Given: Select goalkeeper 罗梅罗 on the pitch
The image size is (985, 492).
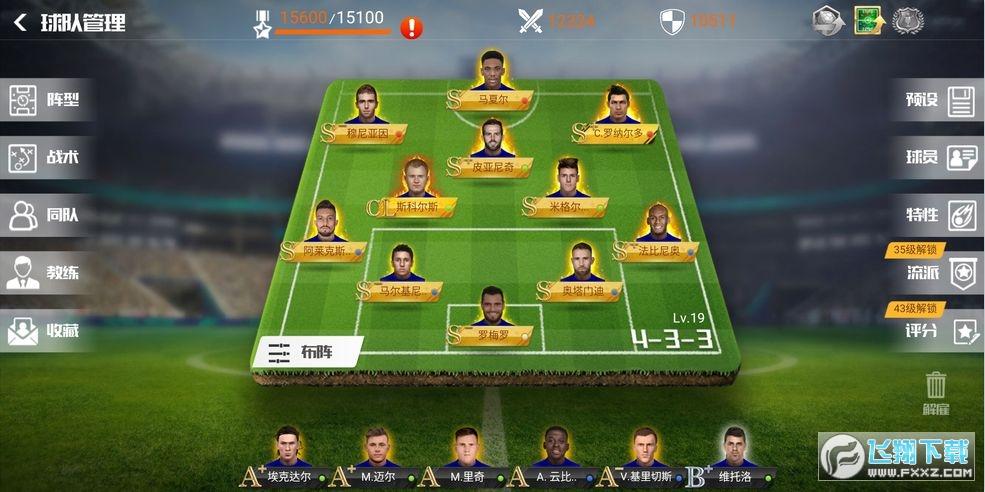Looking at the screenshot, I should point(489,318).
